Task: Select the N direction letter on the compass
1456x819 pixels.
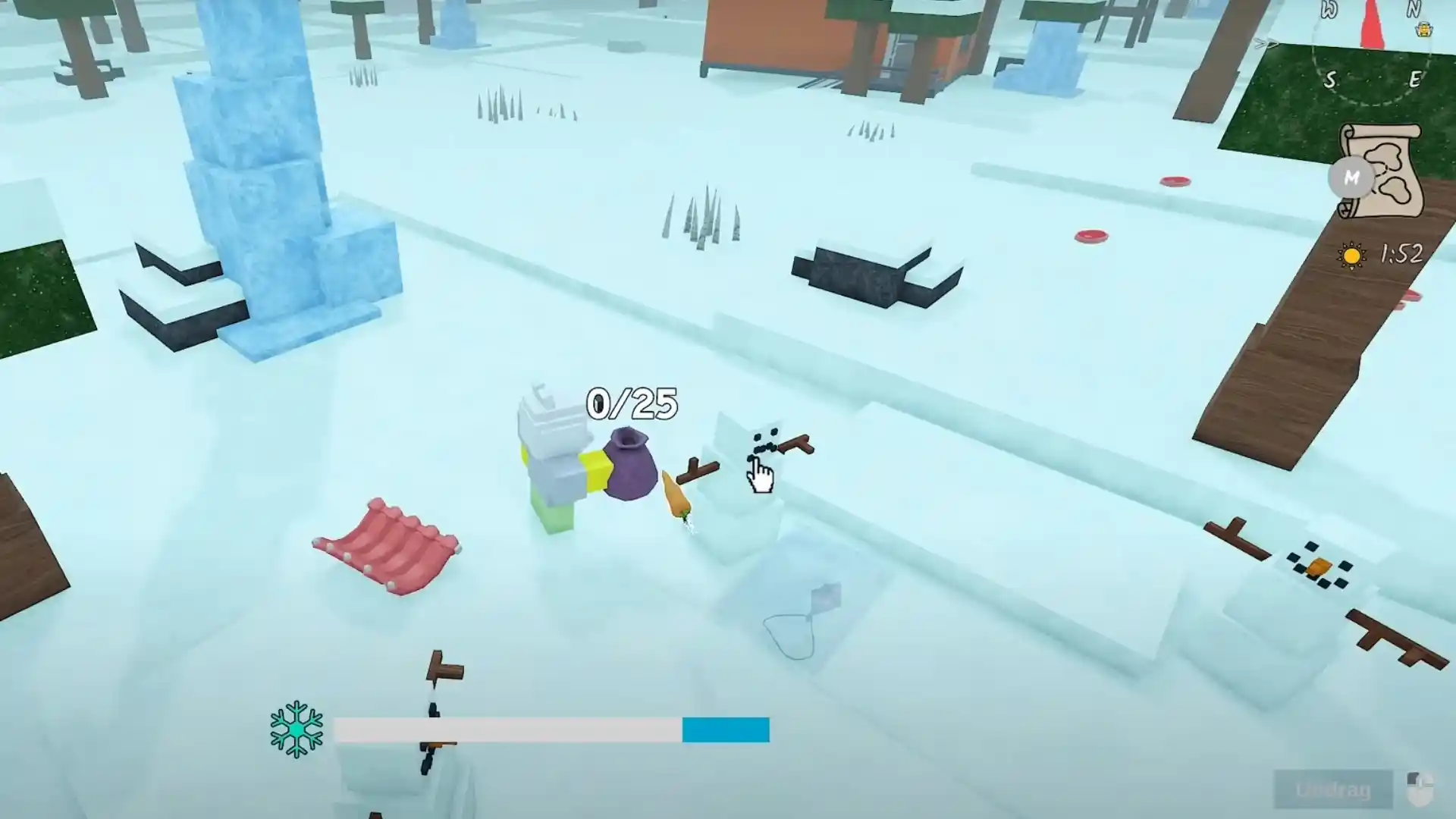Action: point(1413,8)
